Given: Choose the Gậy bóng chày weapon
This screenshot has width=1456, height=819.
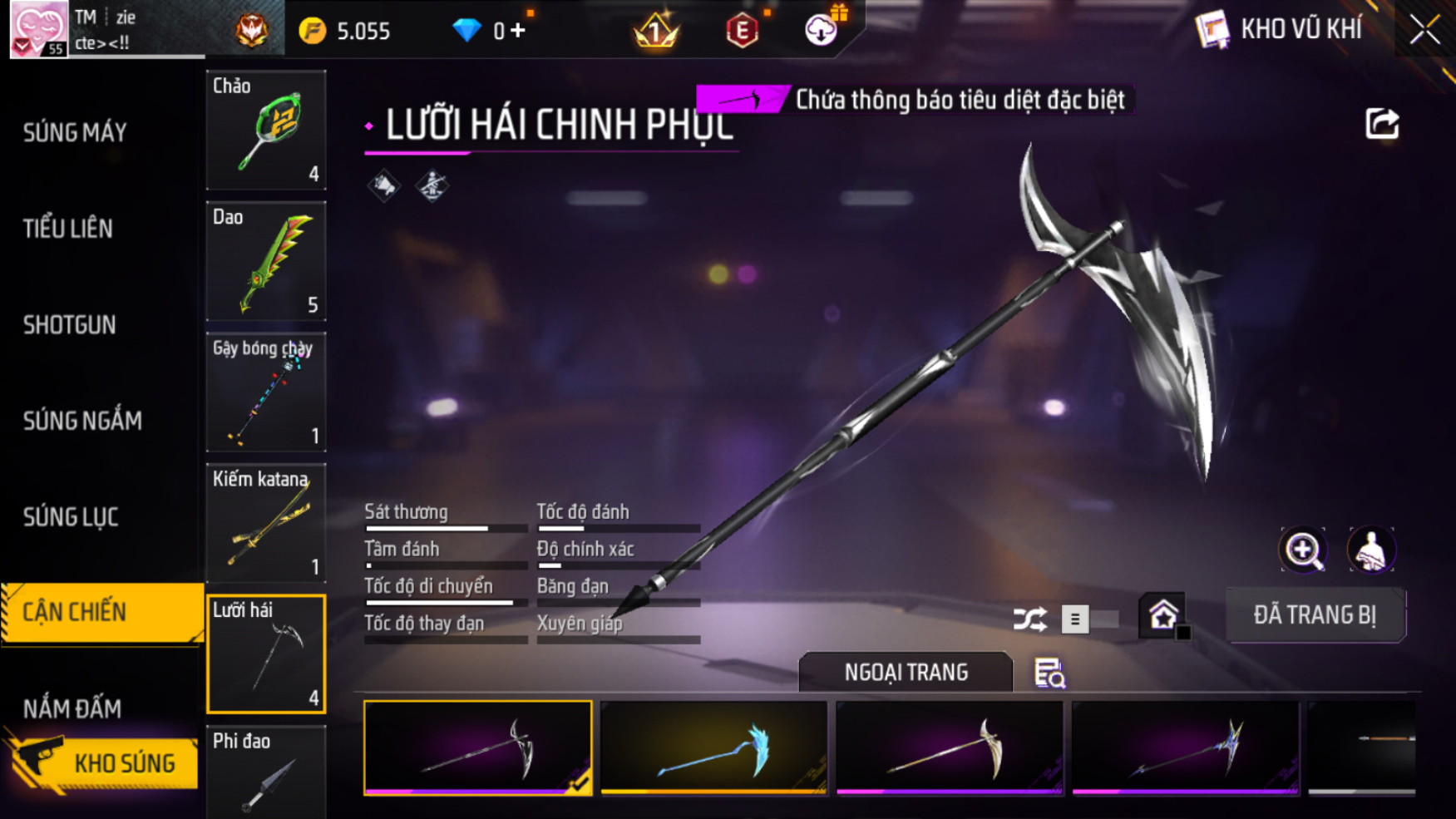Looking at the screenshot, I should [266, 392].
